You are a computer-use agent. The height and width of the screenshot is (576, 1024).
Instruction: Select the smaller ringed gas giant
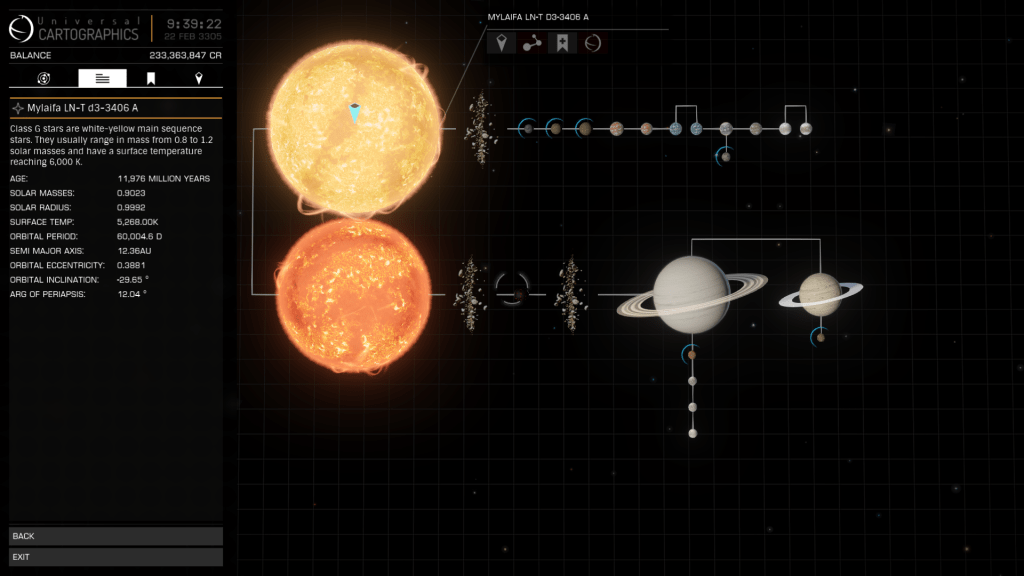coord(821,294)
